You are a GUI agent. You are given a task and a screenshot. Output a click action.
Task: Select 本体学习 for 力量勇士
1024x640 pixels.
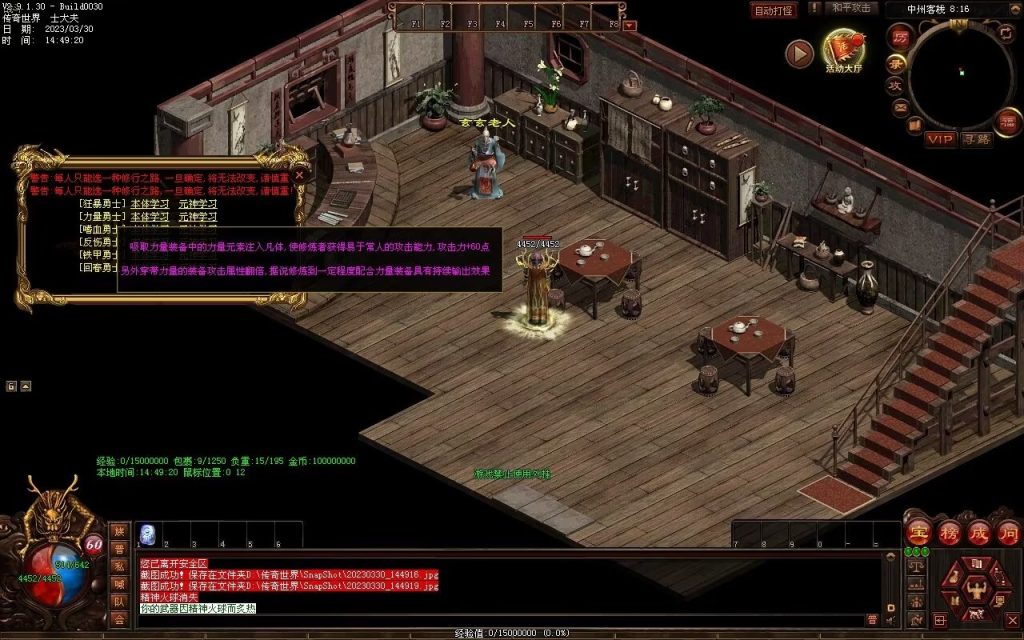pyautogui.click(x=151, y=216)
